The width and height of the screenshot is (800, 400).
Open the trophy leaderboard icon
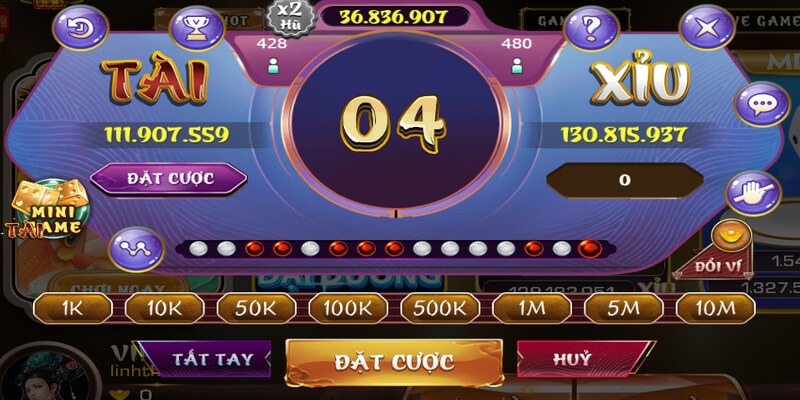(197, 27)
